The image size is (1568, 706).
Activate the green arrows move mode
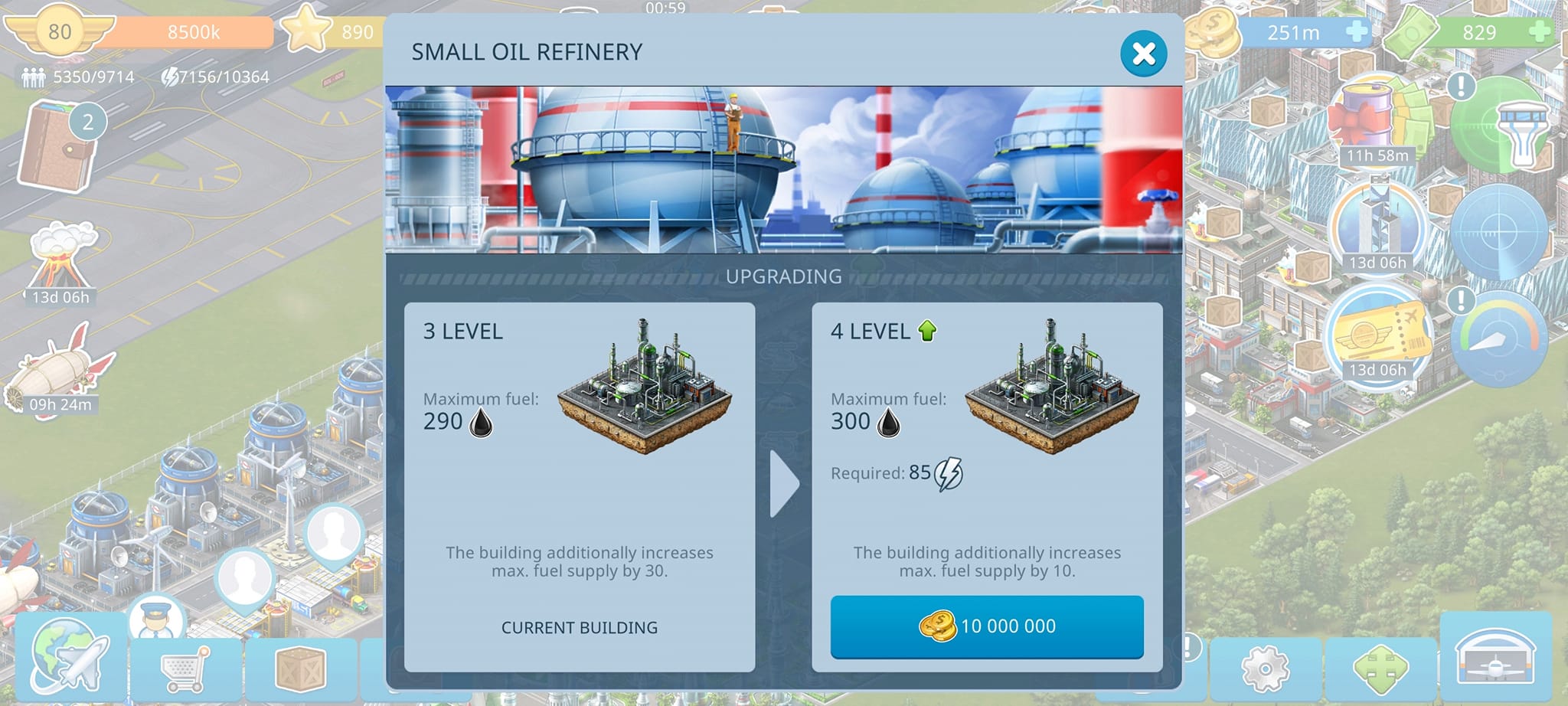[x=1380, y=668]
